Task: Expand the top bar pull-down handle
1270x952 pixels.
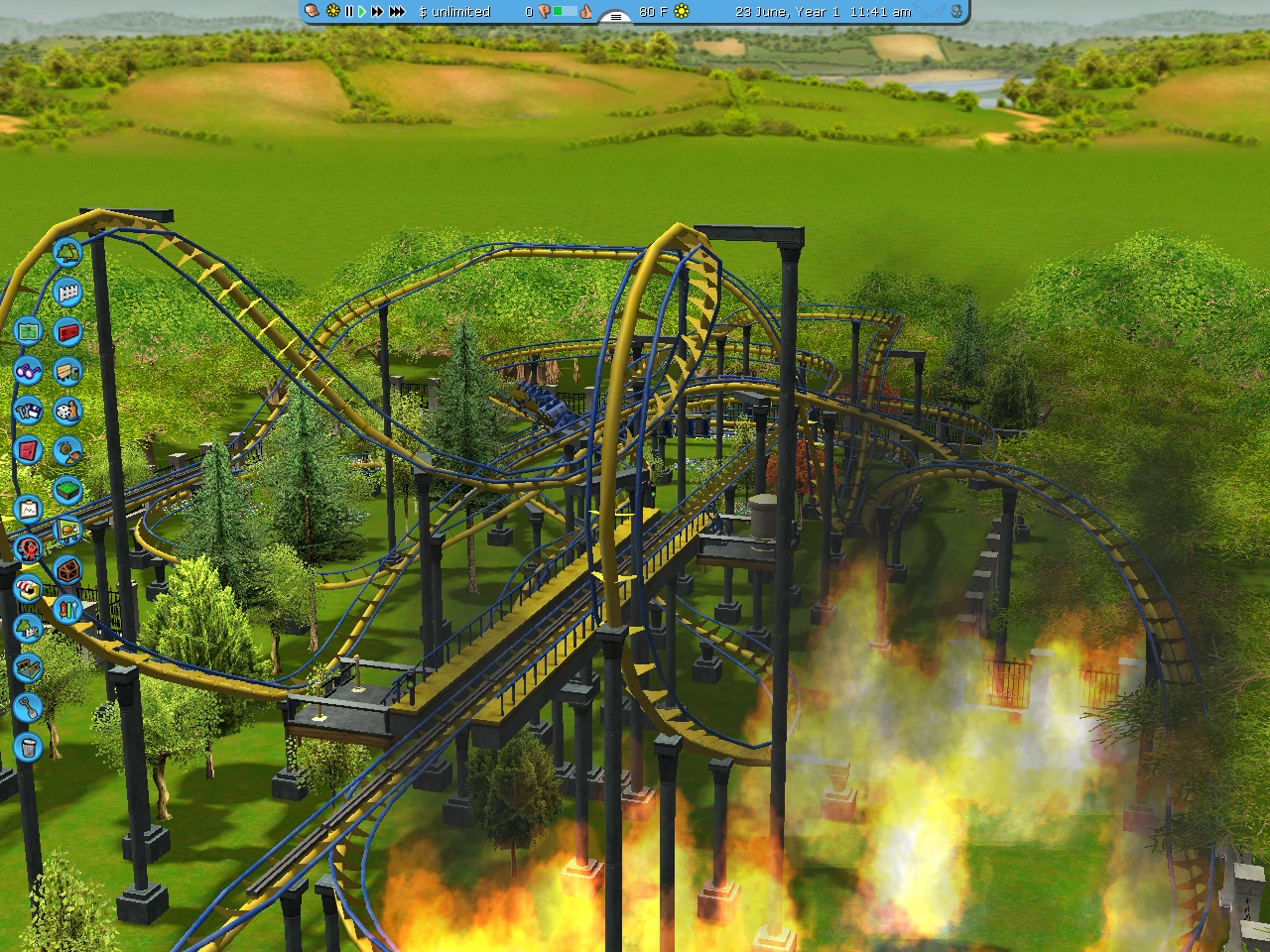Action: click(x=616, y=16)
